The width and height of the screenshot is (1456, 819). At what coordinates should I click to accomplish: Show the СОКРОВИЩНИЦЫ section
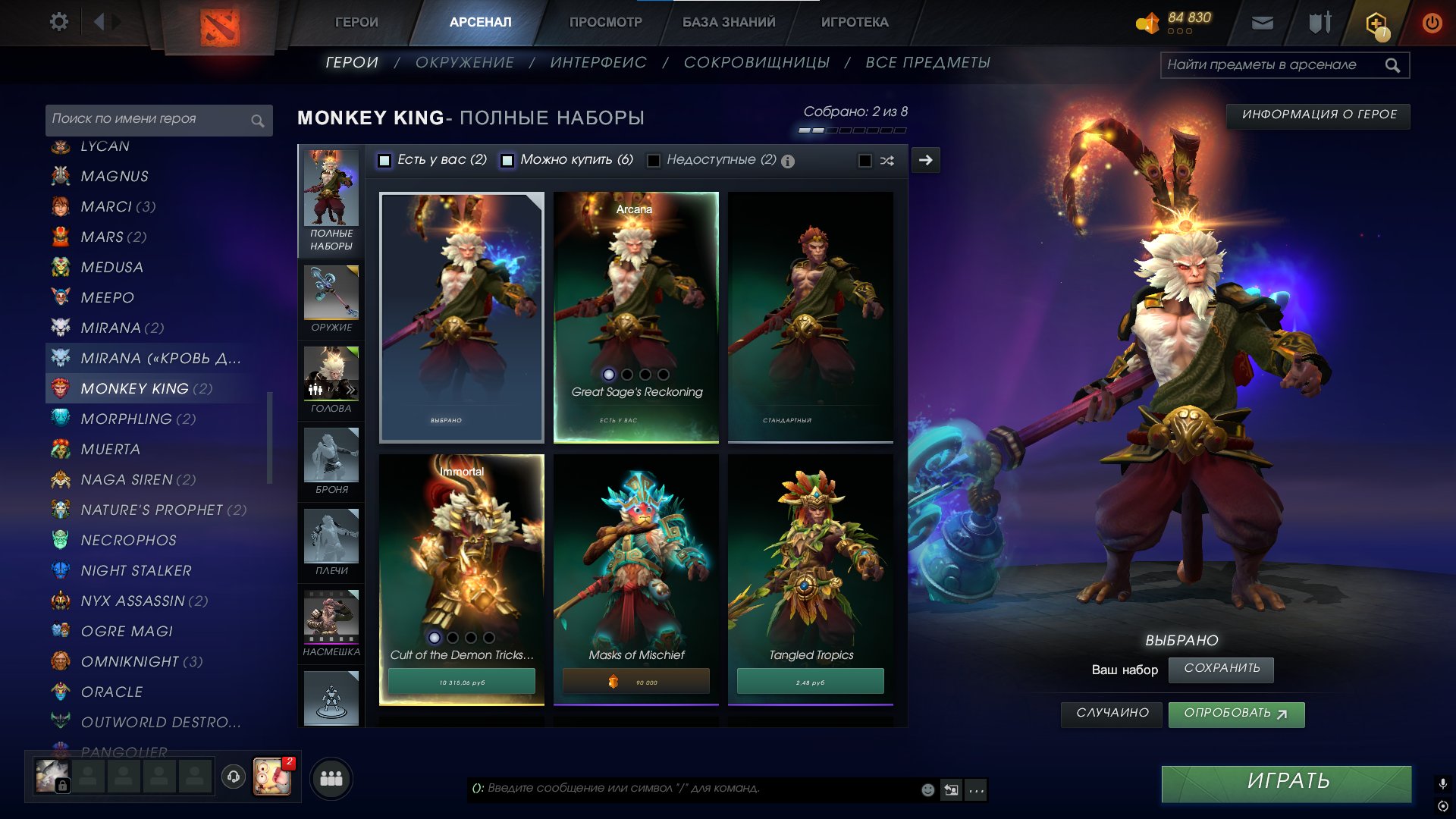[x=756, y=63]
